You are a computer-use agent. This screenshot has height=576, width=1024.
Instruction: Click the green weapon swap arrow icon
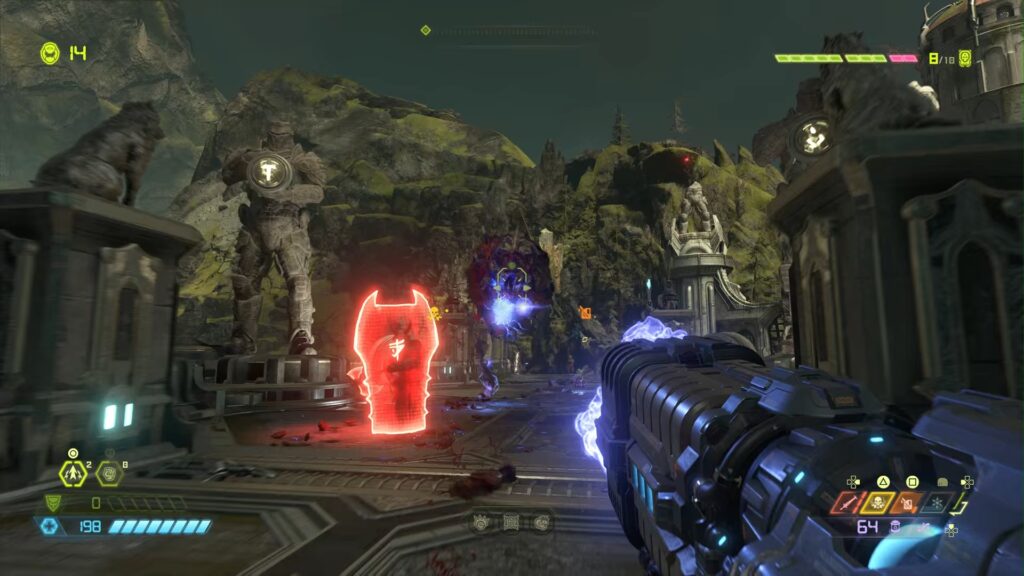(x=961, y=502)
